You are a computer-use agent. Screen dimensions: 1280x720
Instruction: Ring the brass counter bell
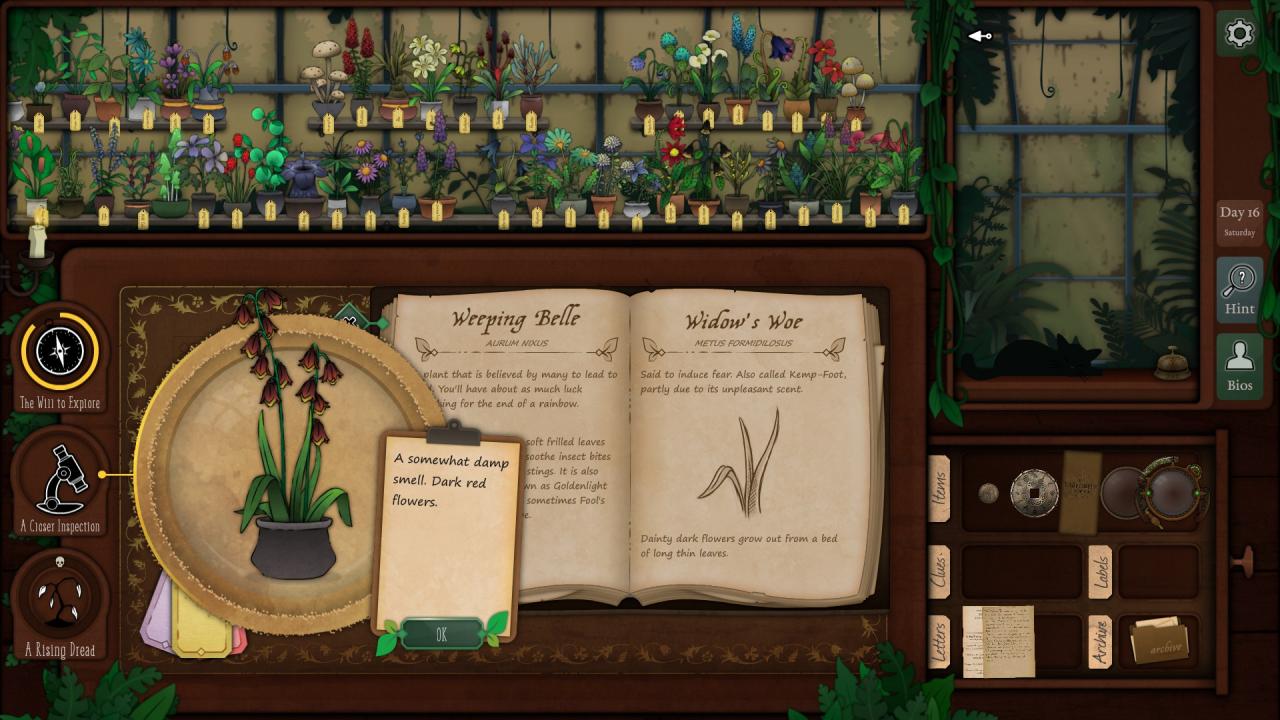(x=1173, y=366)
